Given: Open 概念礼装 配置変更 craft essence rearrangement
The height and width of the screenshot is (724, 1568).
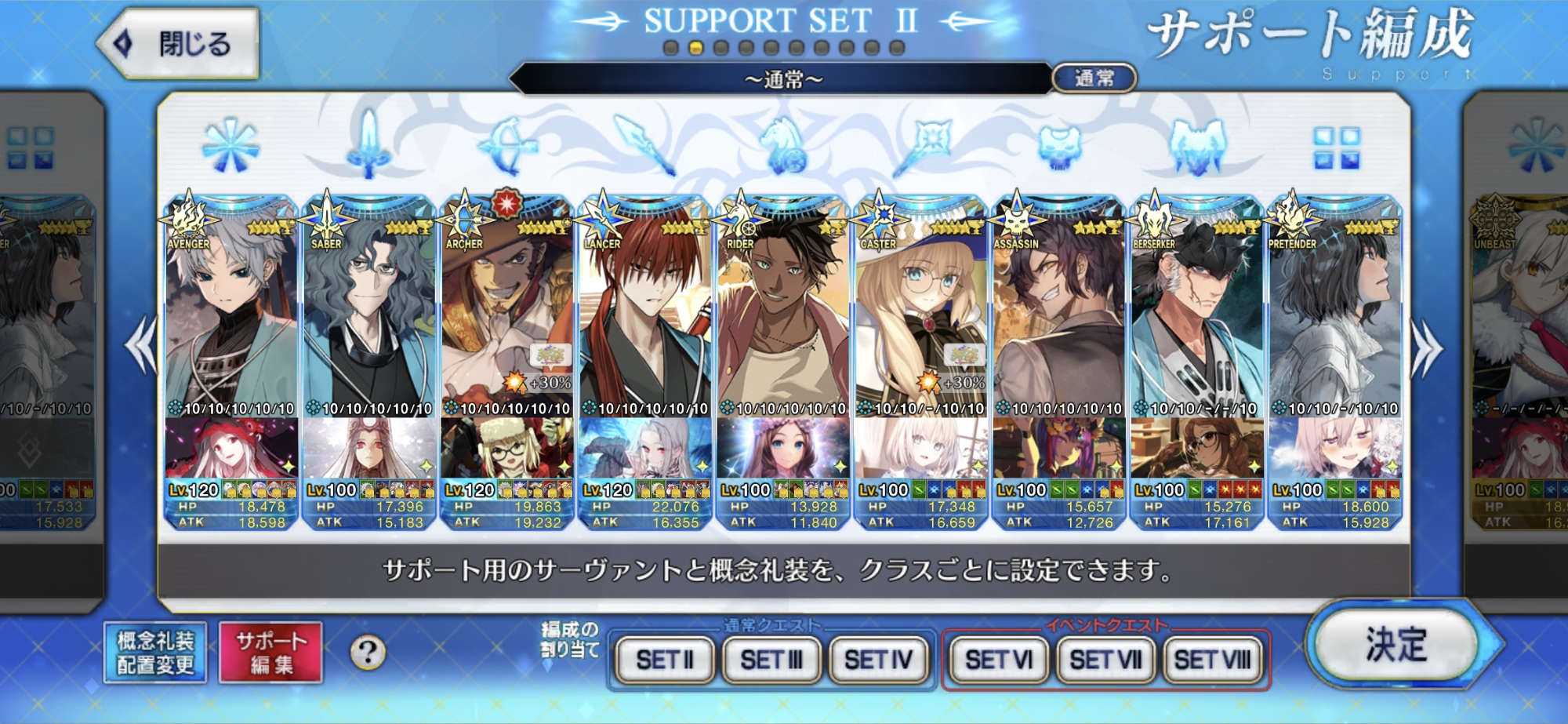Looking at the screenshot, I should point(155,653).
